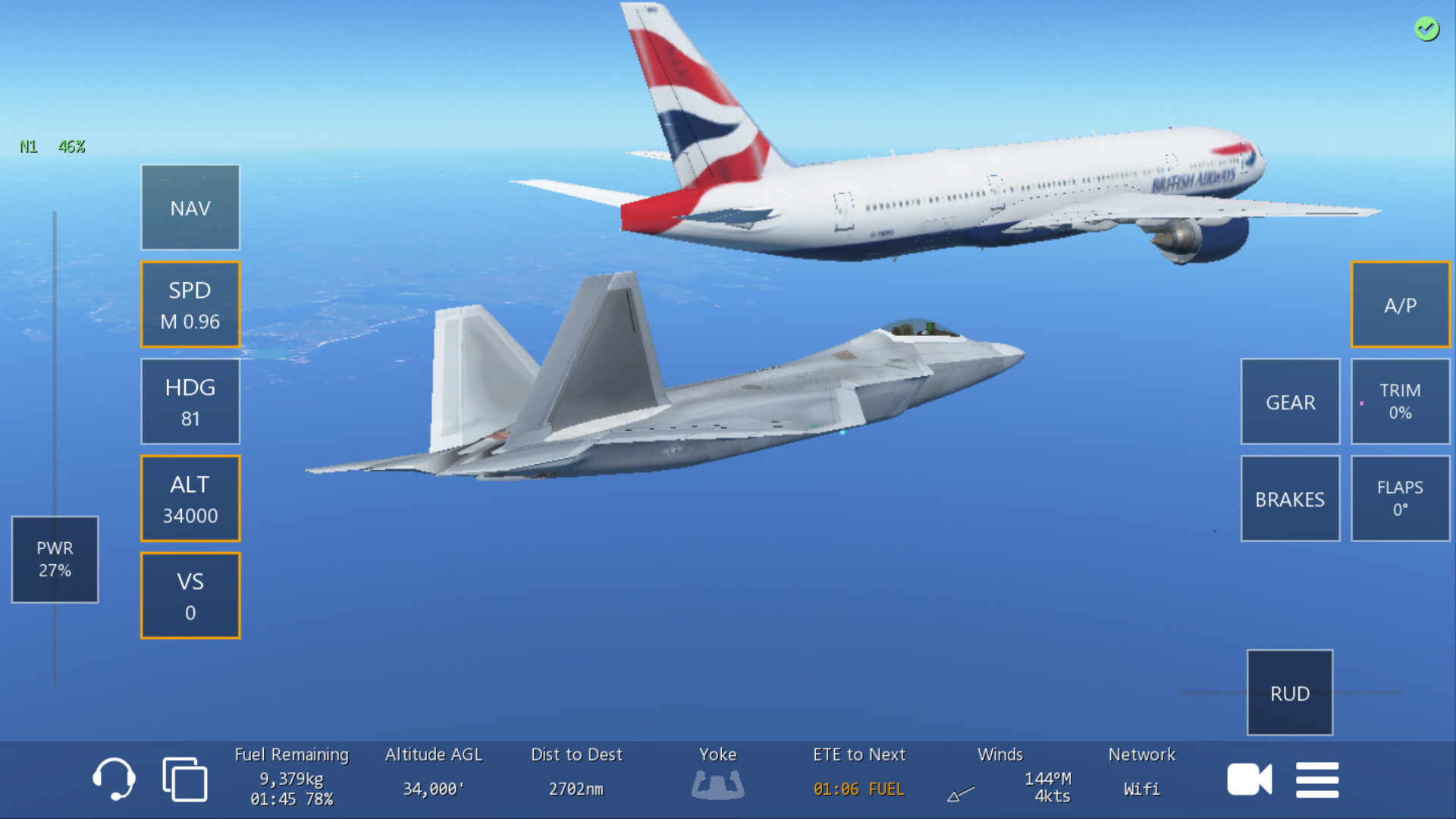1456x819 pixels.
Task: Toggle the ALT 34000 altitude hold
Action: pos(190,498)
